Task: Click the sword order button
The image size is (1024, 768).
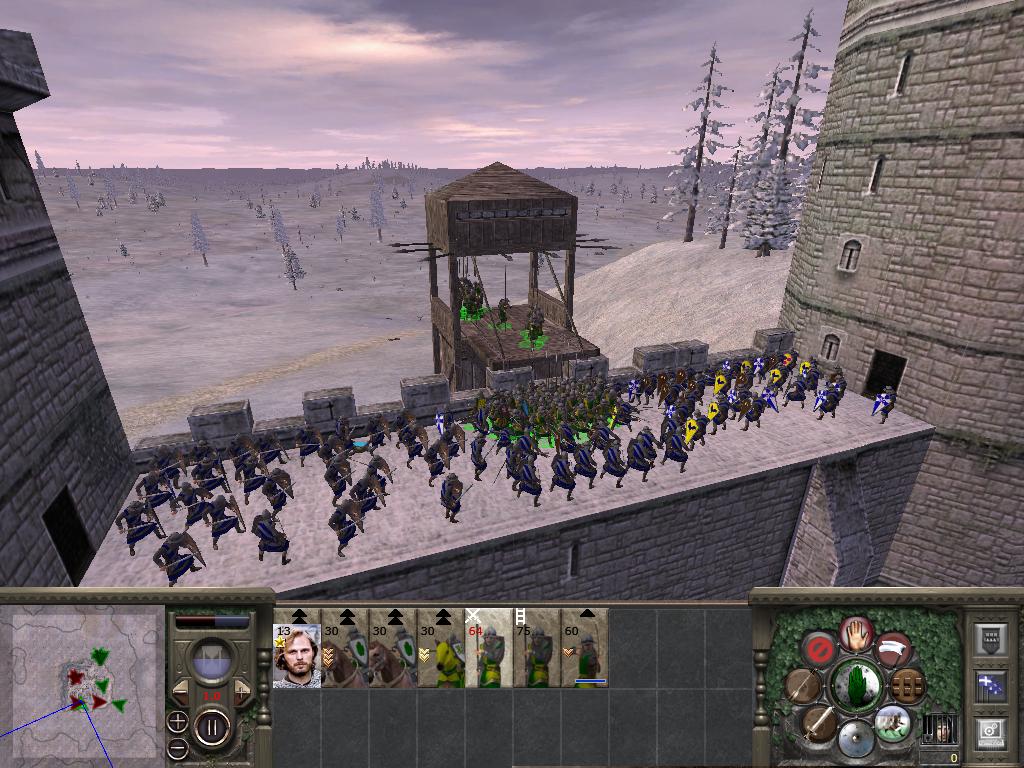Action: [x=819, y=722]
